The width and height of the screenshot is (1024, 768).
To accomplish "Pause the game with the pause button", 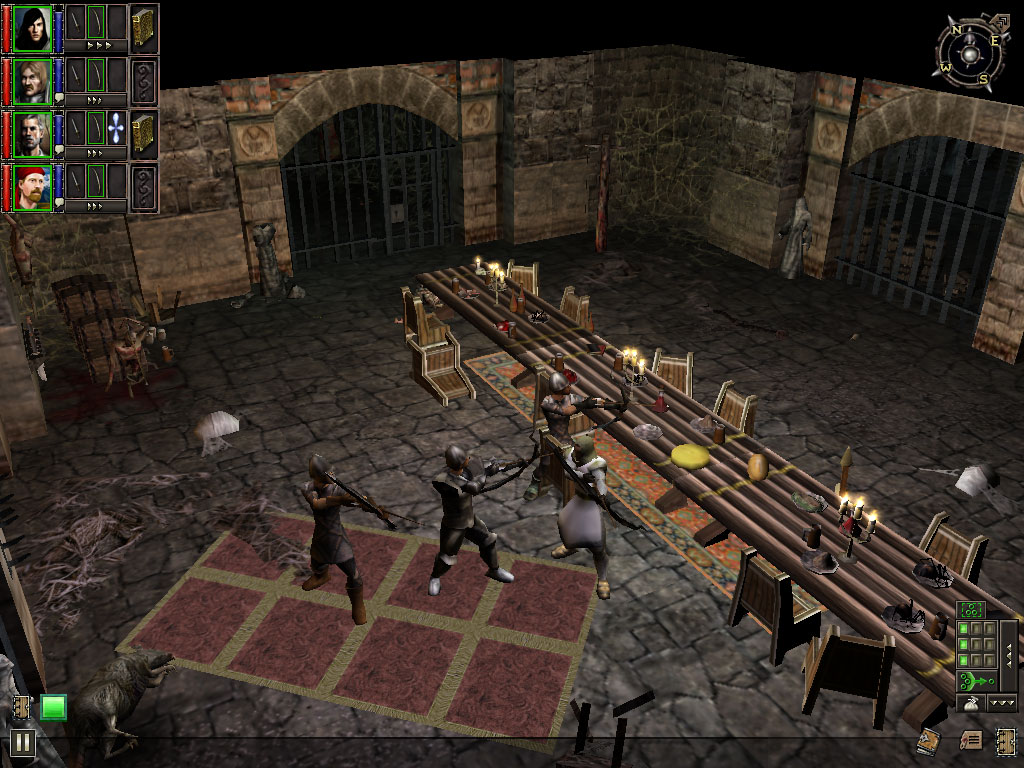I will [x=22, y=742].
